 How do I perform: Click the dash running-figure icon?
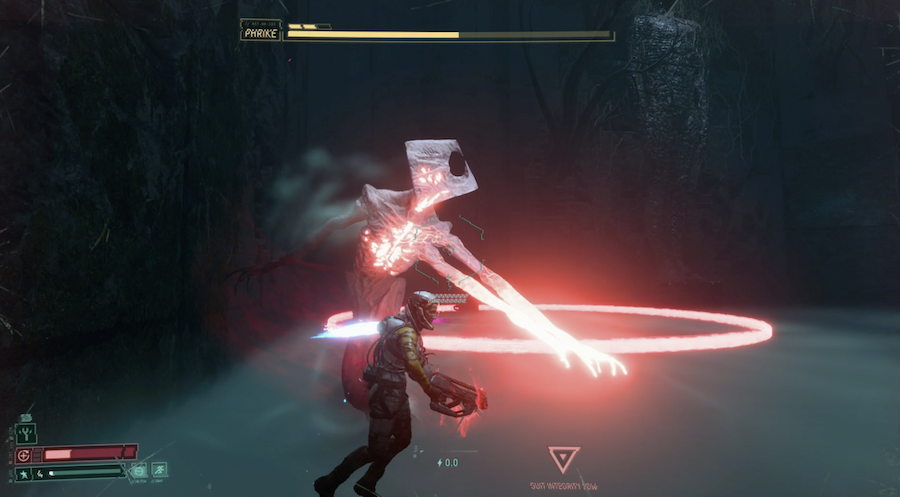pos(159,469)
